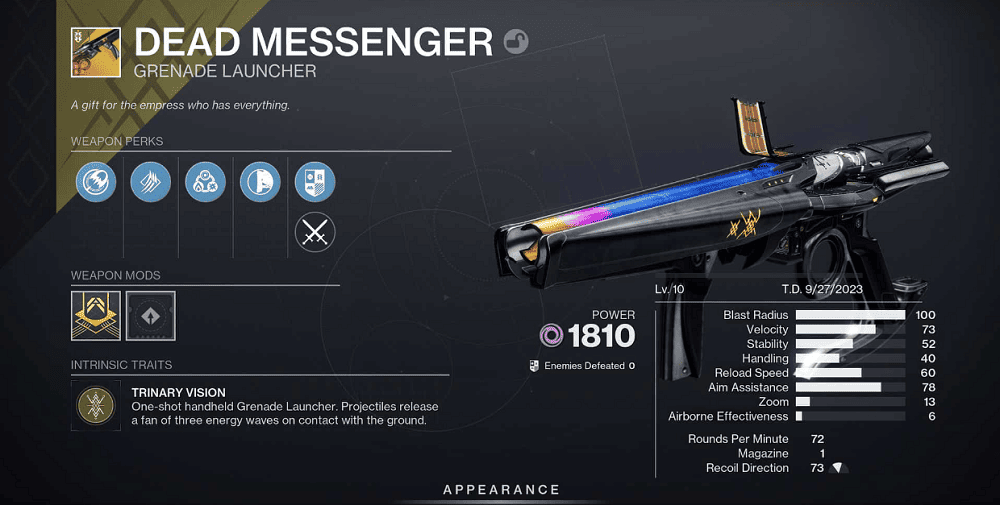Open the crossed swords tracker slot

315,234
